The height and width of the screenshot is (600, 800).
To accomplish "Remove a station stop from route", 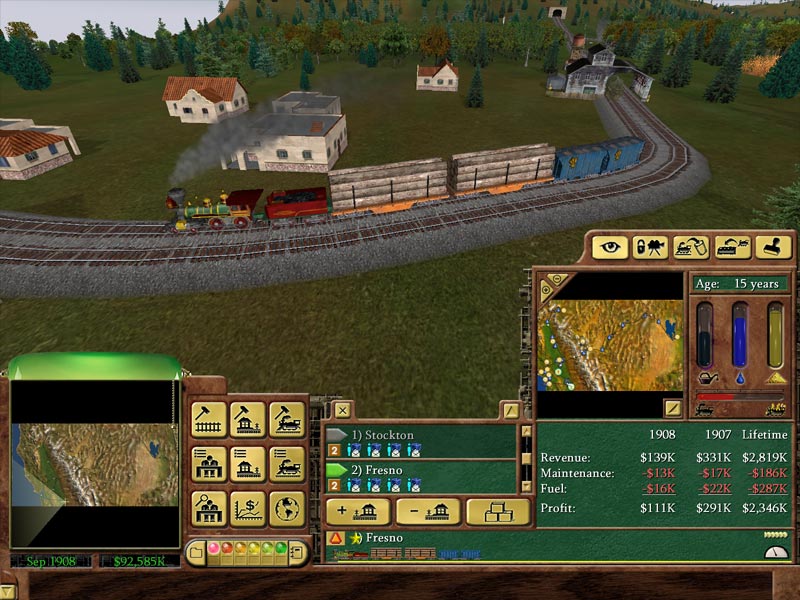I will pyautogui.click(x=427, y=511).
